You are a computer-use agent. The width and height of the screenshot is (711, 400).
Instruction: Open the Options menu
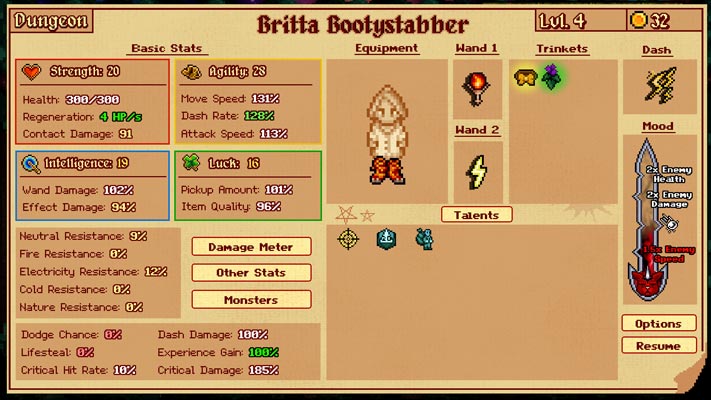[658, 324]
